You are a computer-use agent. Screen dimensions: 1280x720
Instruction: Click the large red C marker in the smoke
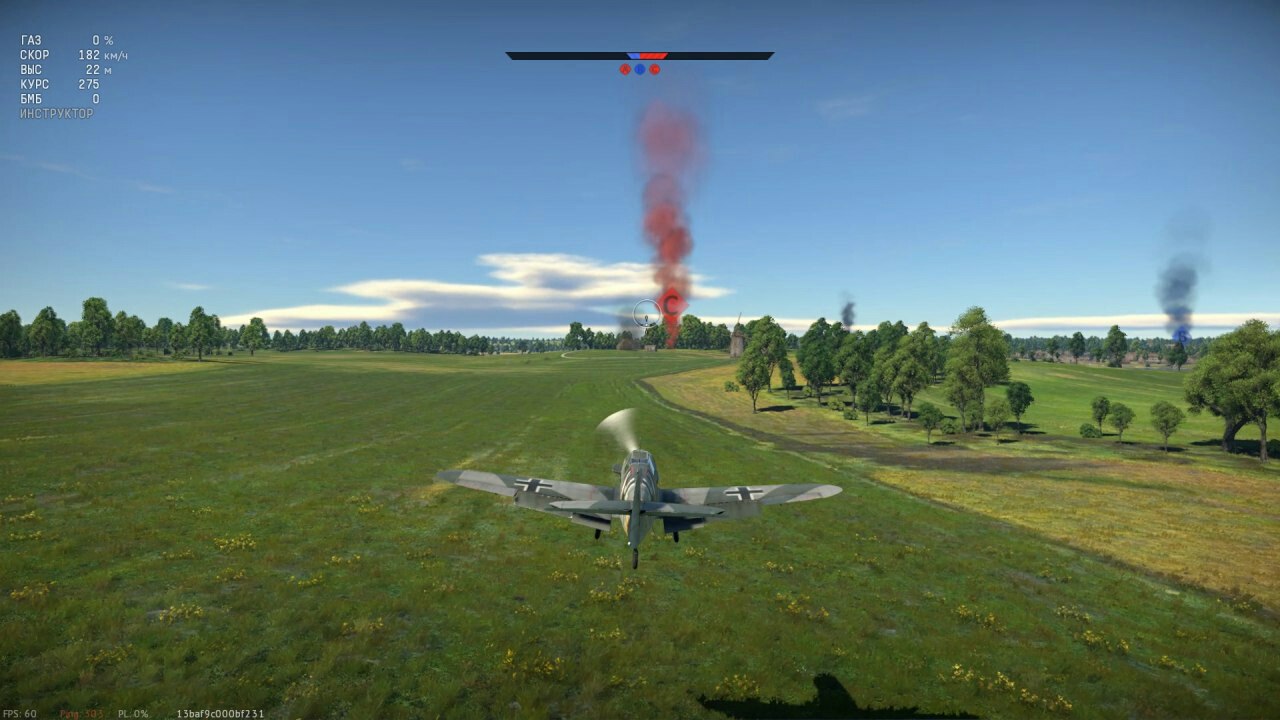click(673, 300)
